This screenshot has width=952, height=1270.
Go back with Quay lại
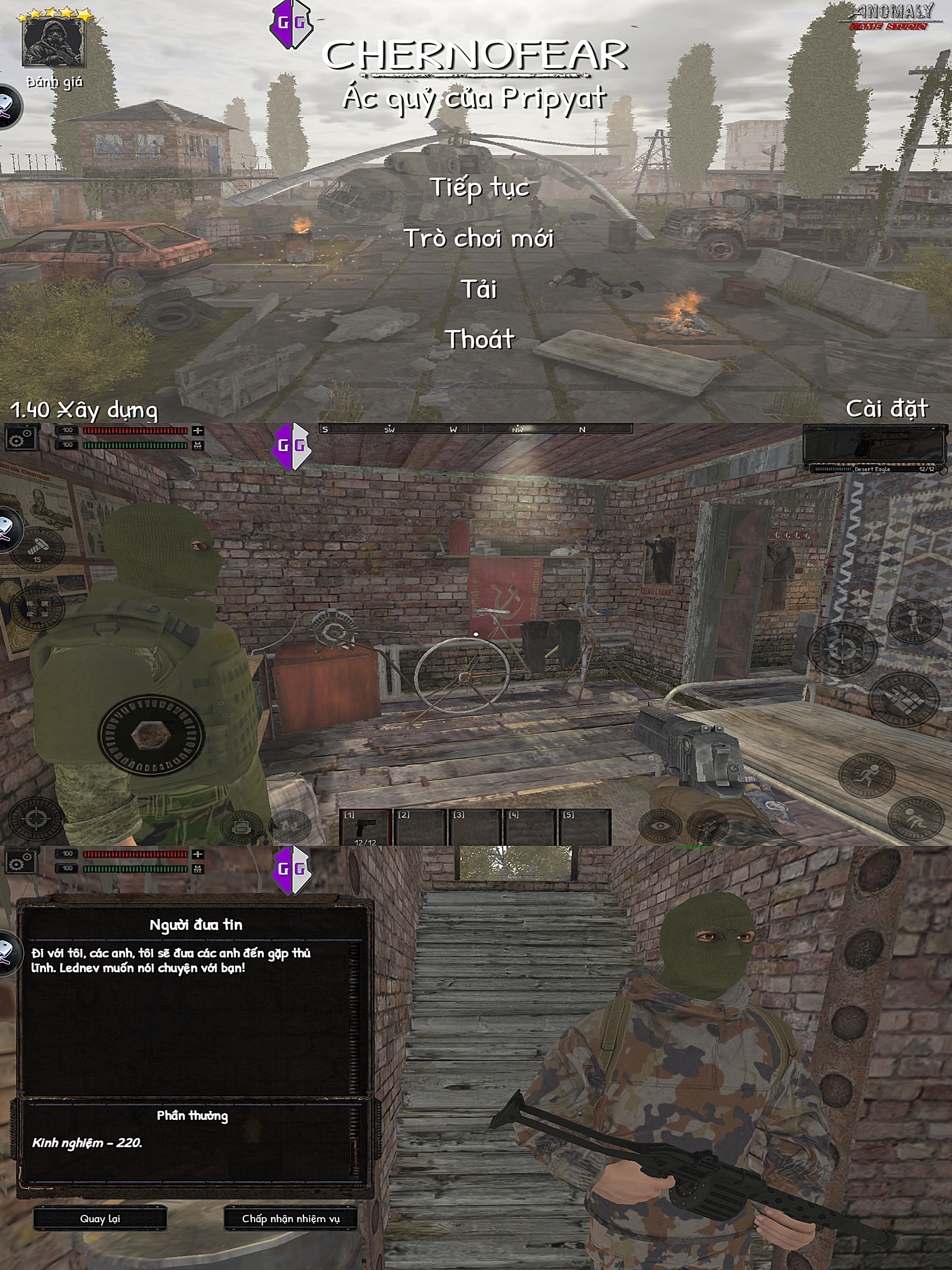(x=100, y=1218)
